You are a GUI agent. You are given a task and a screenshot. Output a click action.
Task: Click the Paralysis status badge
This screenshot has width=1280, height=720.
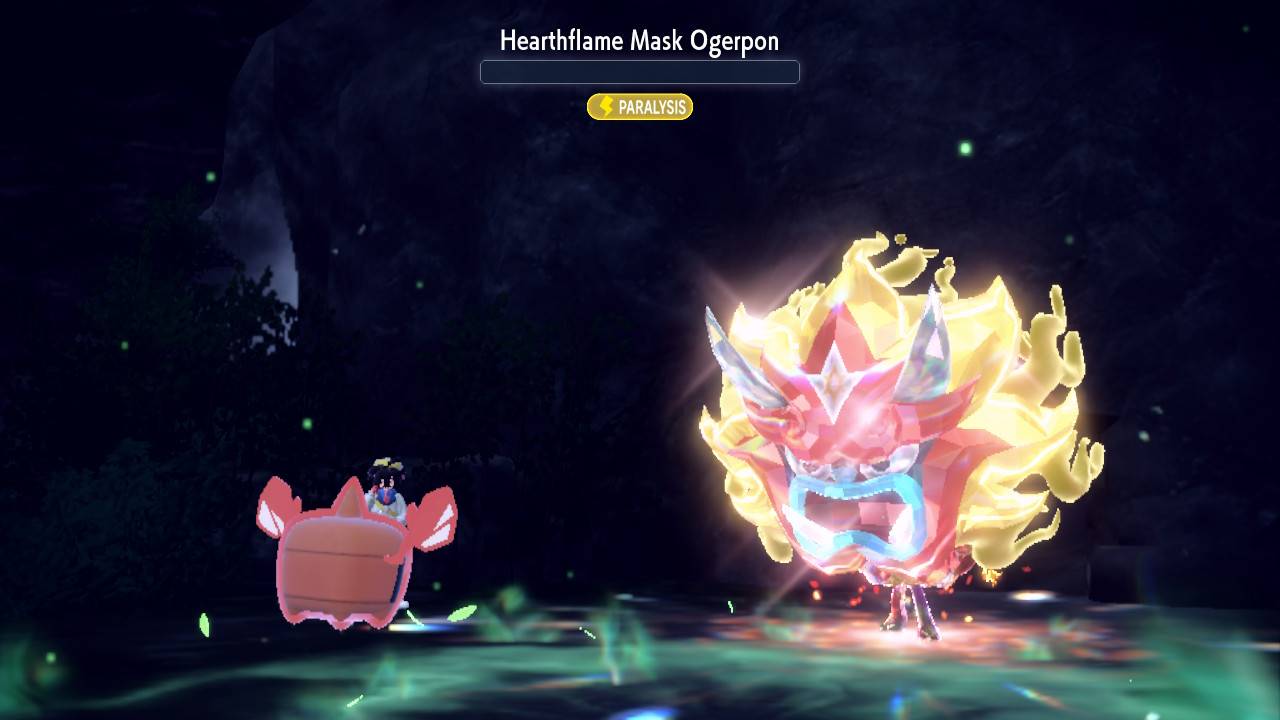tap(640, 107)
